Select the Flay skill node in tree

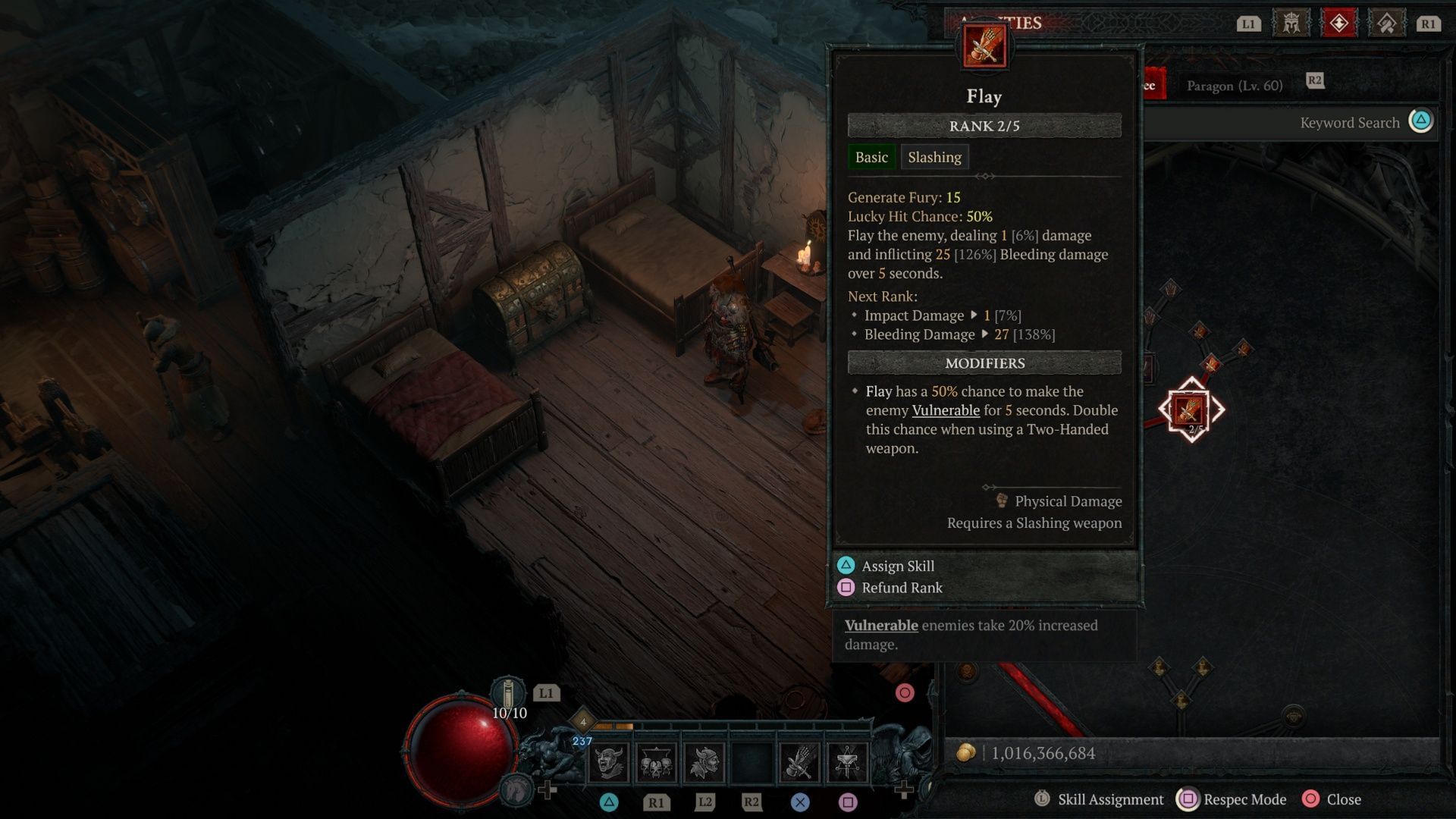[1191, 410]
